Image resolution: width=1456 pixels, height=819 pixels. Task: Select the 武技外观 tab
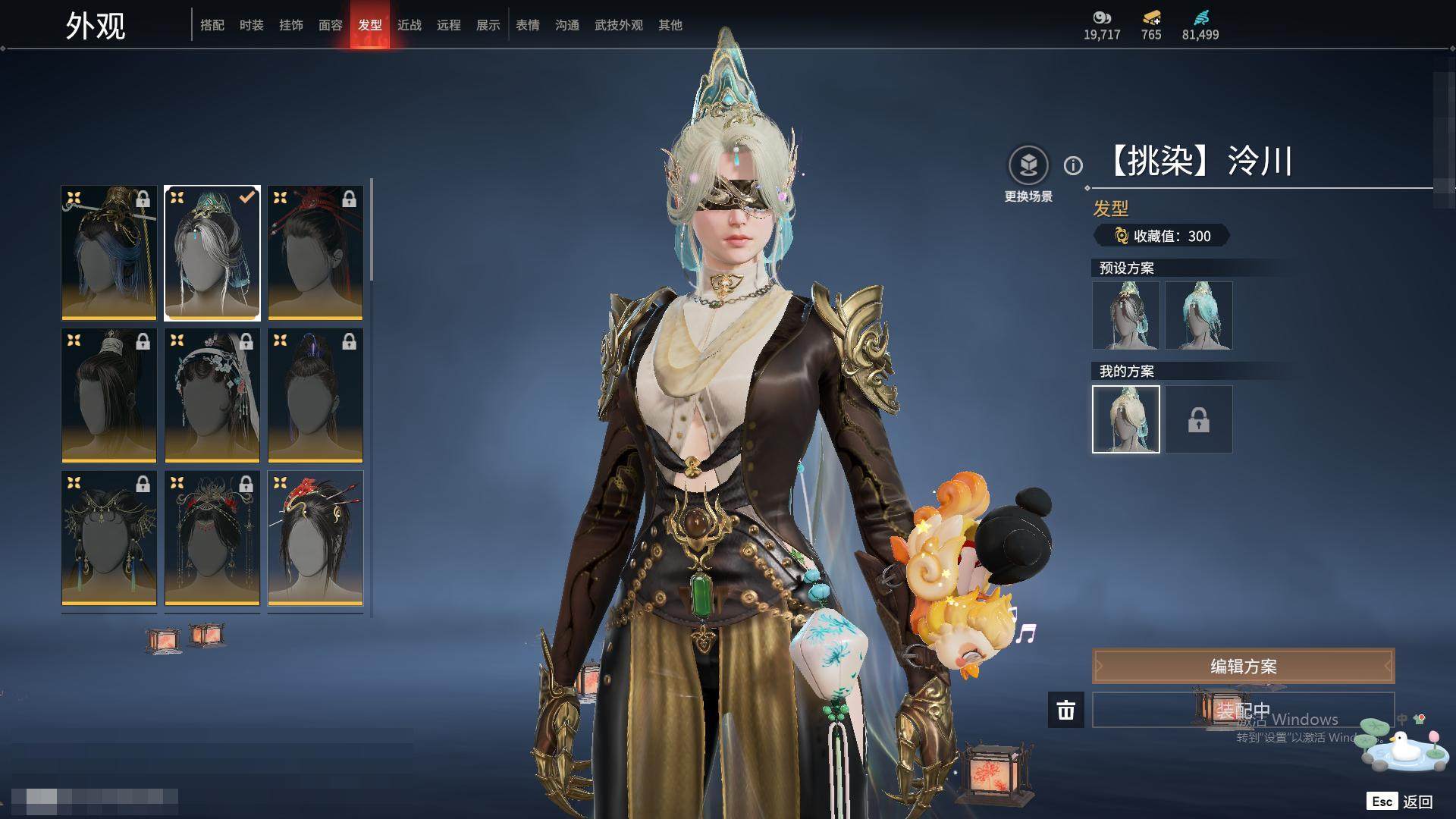point(619,25)
